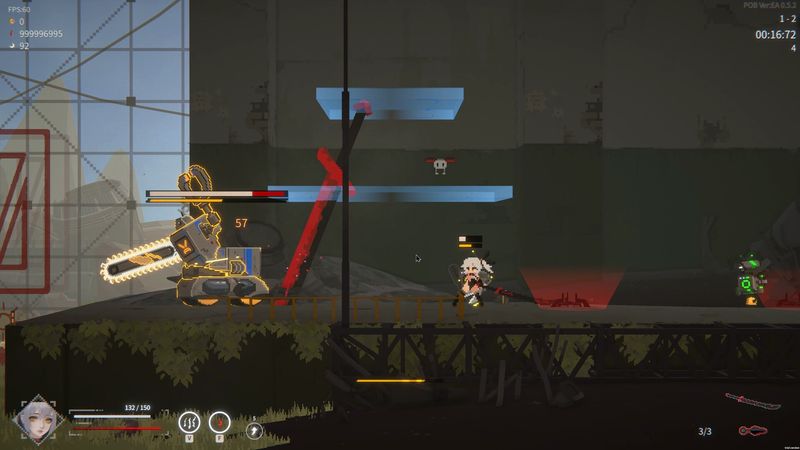Select the small upward-arrow dash icon

click(x=253, y=429)
